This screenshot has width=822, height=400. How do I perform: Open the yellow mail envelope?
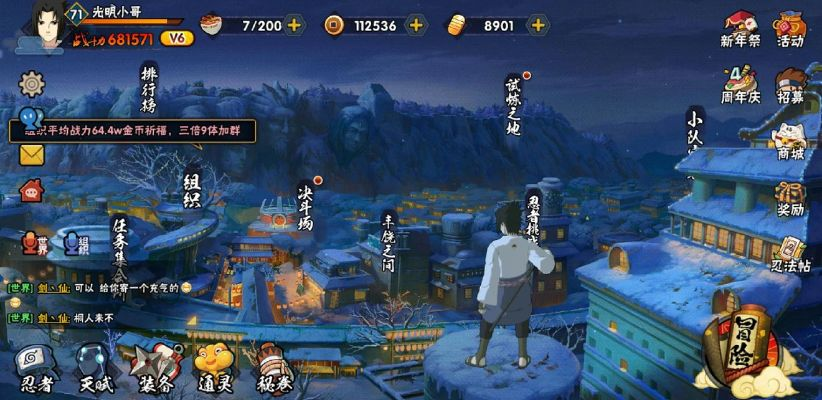(x=32, y=155)
